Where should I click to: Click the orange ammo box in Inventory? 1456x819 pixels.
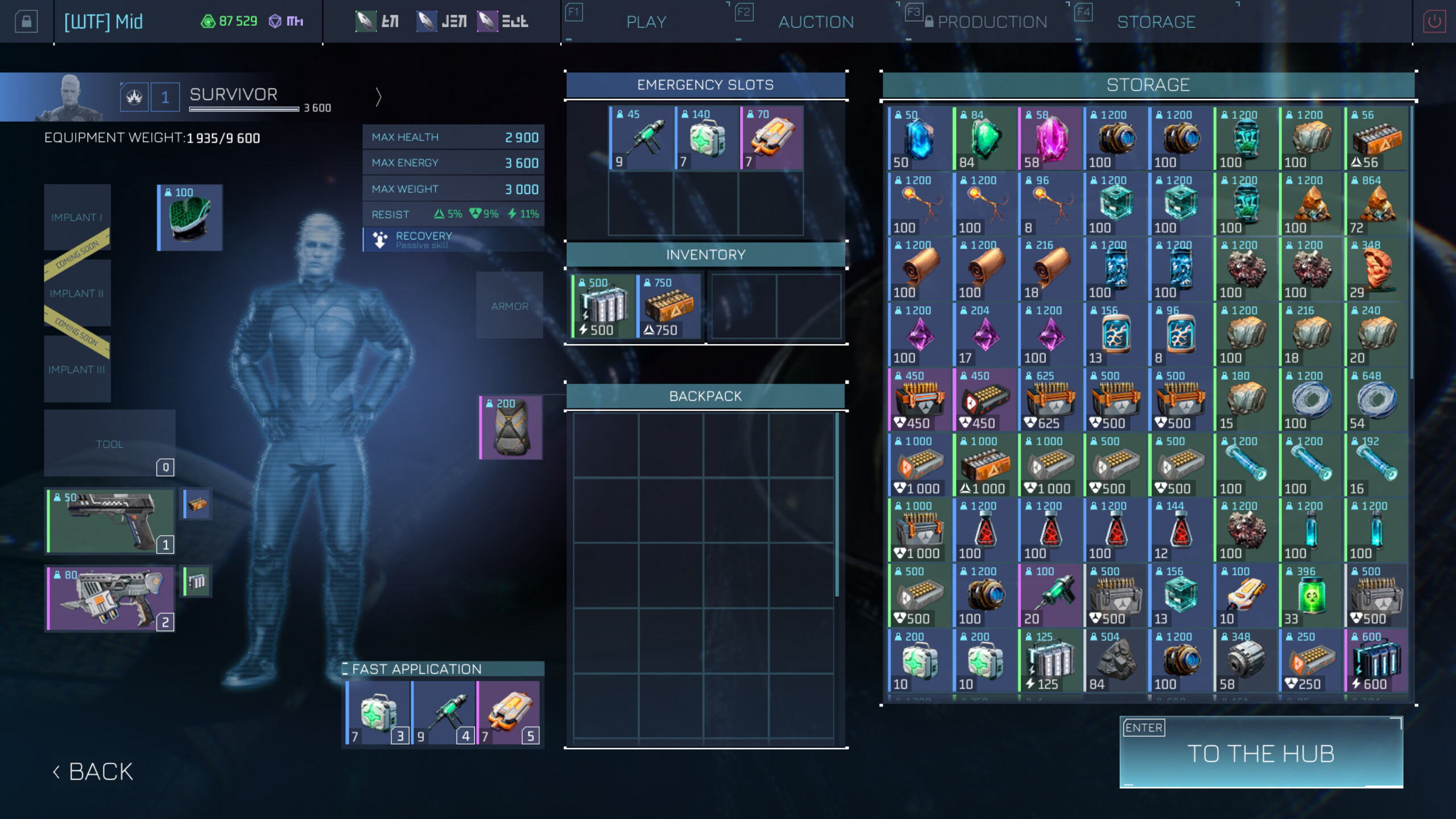(x=668, y=307)
